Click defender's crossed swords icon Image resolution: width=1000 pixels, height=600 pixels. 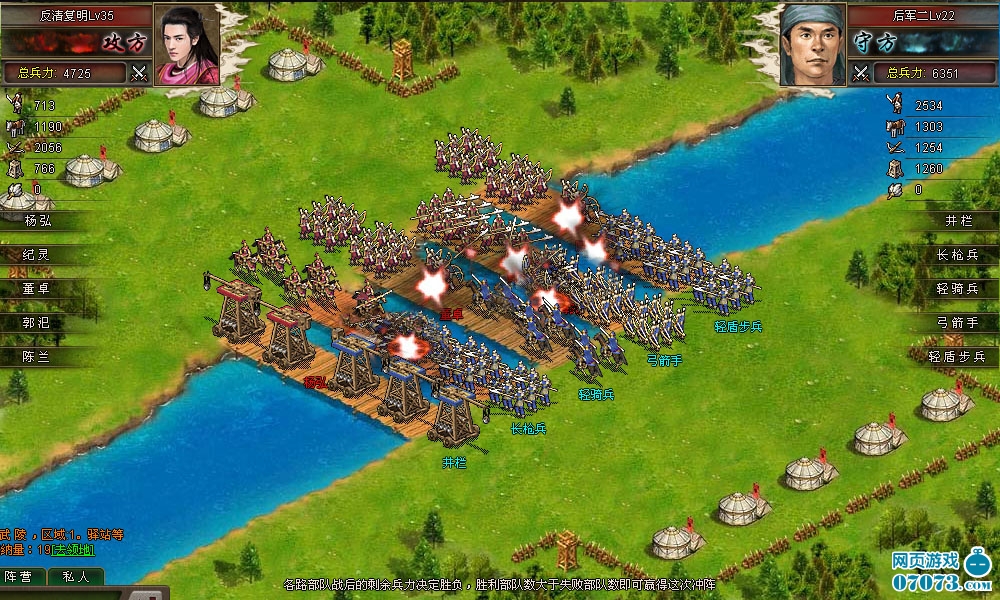tap(861, 72)
